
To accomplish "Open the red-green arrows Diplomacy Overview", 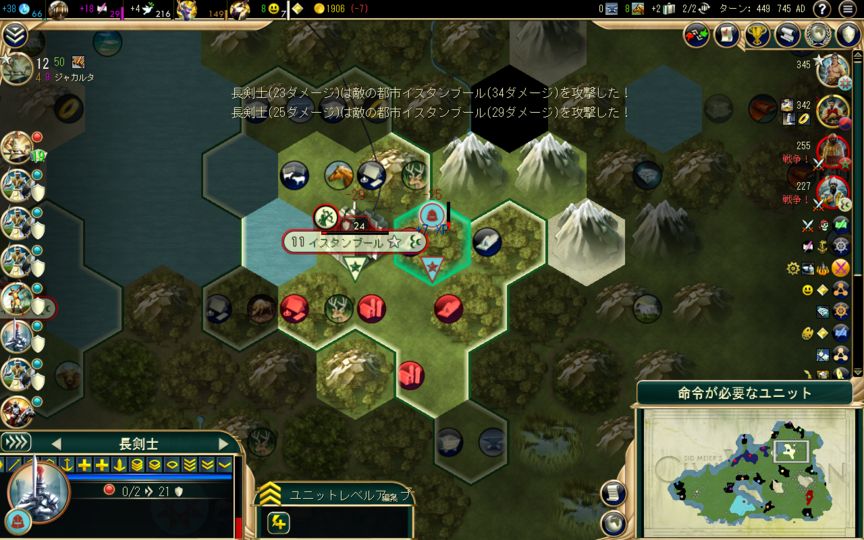I will pos(697,35).
